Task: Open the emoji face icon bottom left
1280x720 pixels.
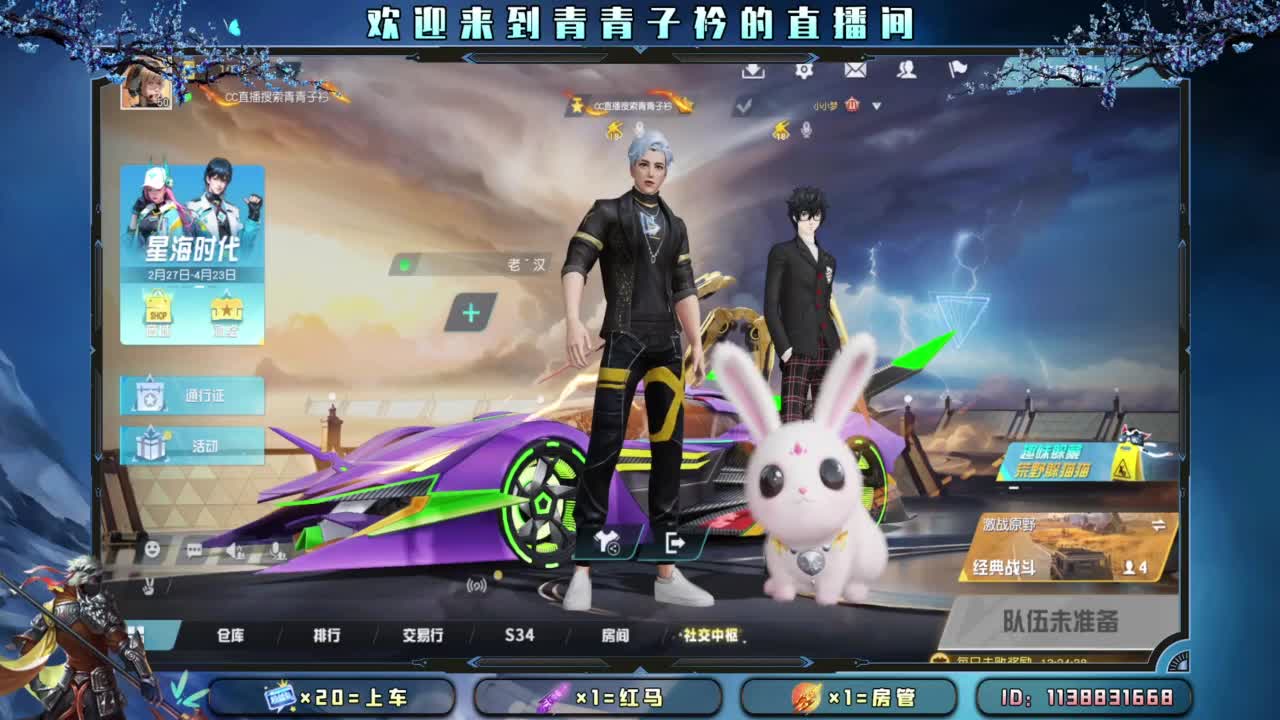Action: pos(152,547)
